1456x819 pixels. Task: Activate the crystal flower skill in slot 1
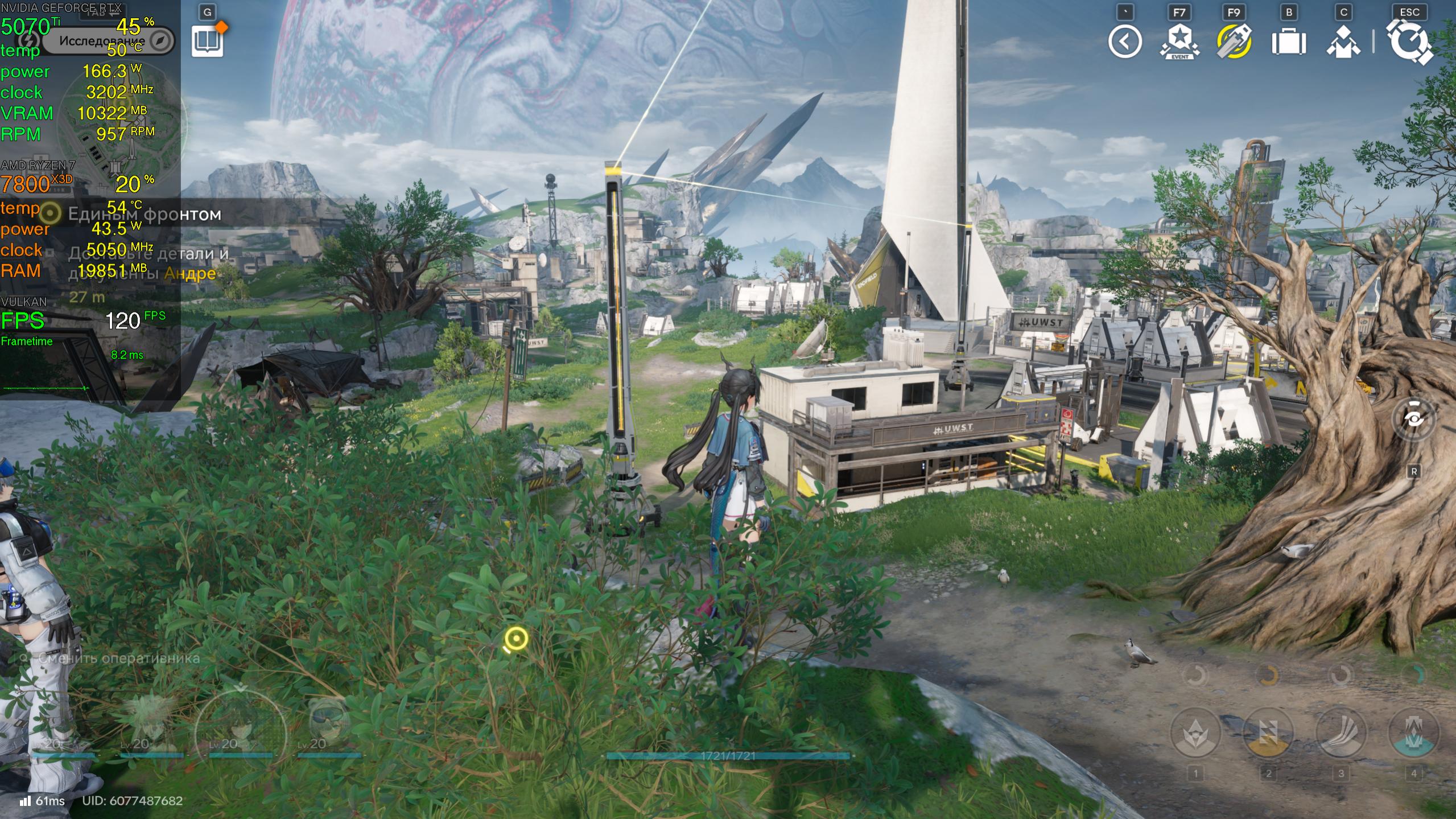pyautogui.click(x=1195, y=733)
